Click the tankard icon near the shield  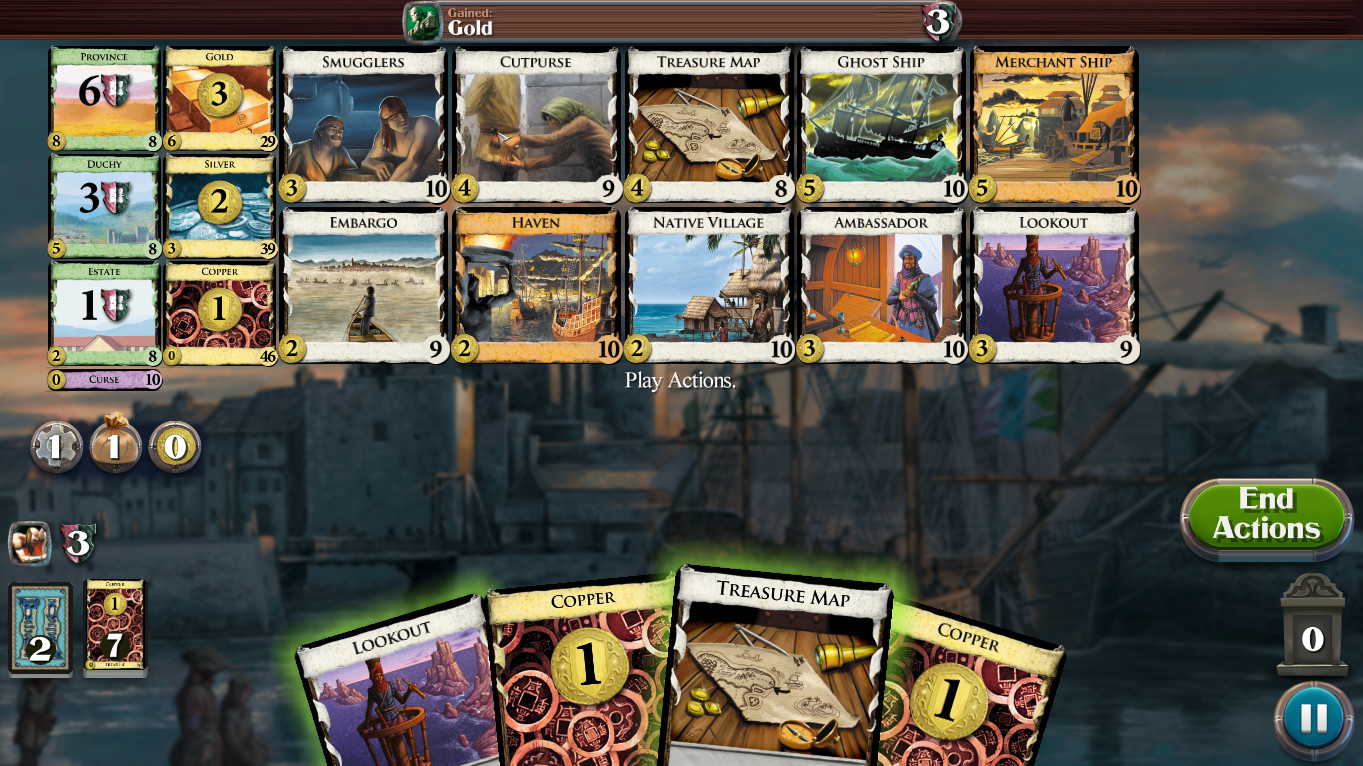point(28,543)
